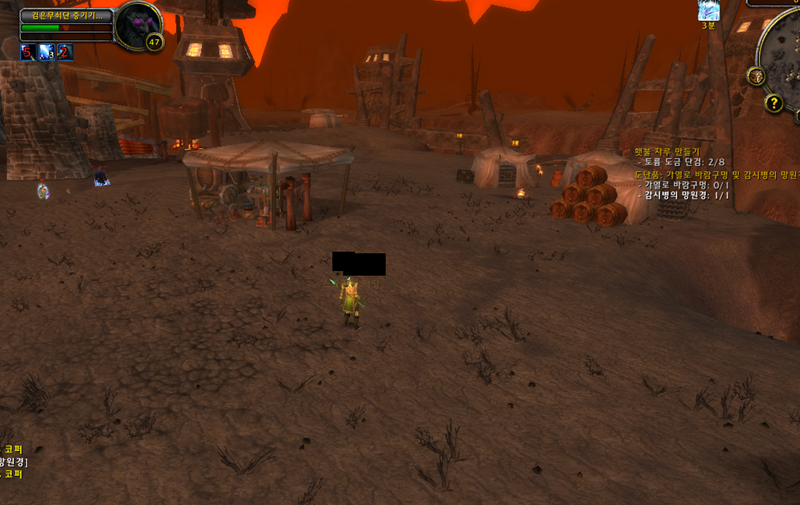The width and height of the screenshot is (800, 505).
Task: Click the red 5 debuff icon
Action: [28, 53]
